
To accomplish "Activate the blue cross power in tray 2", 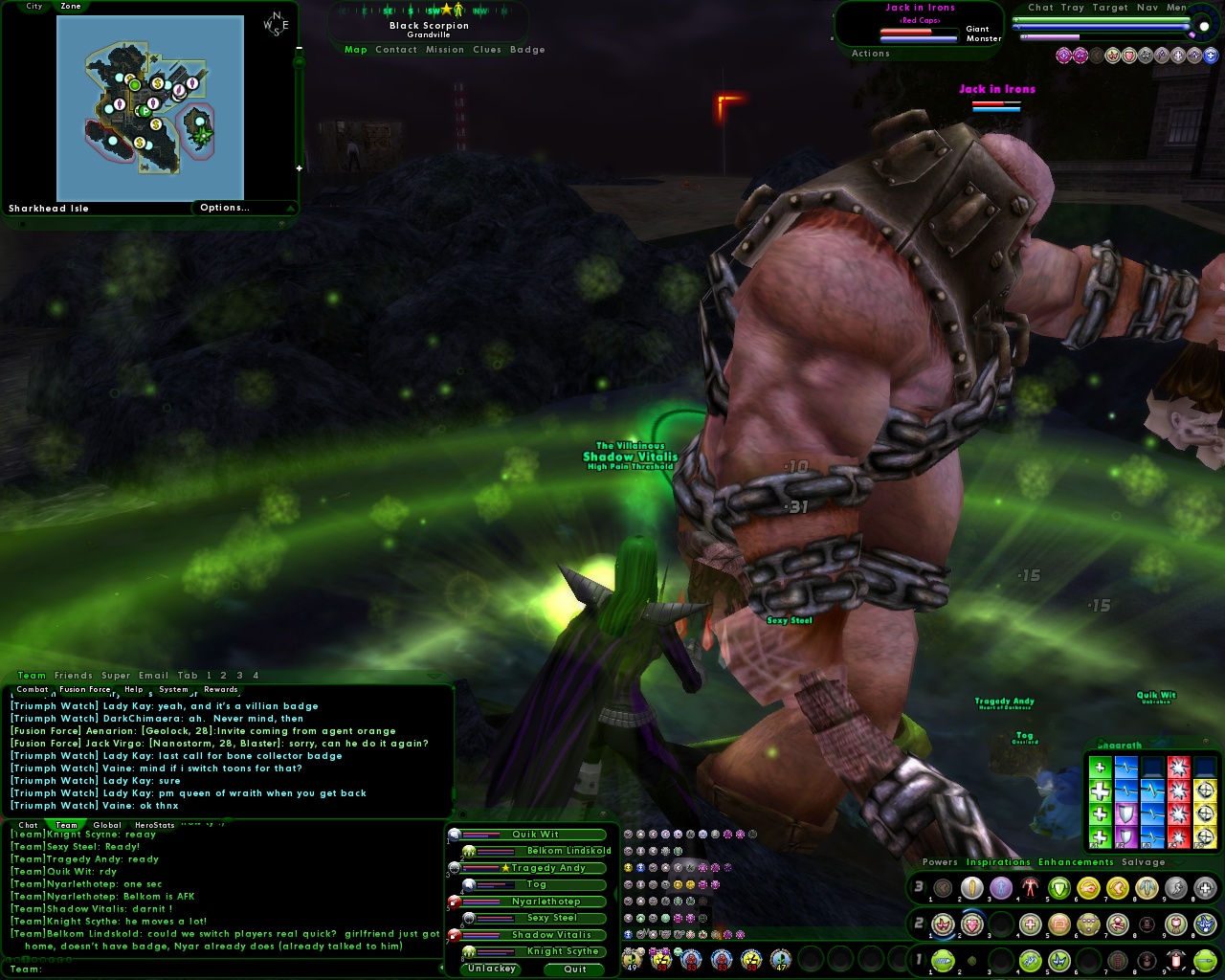I will (x=1028, y=924).
